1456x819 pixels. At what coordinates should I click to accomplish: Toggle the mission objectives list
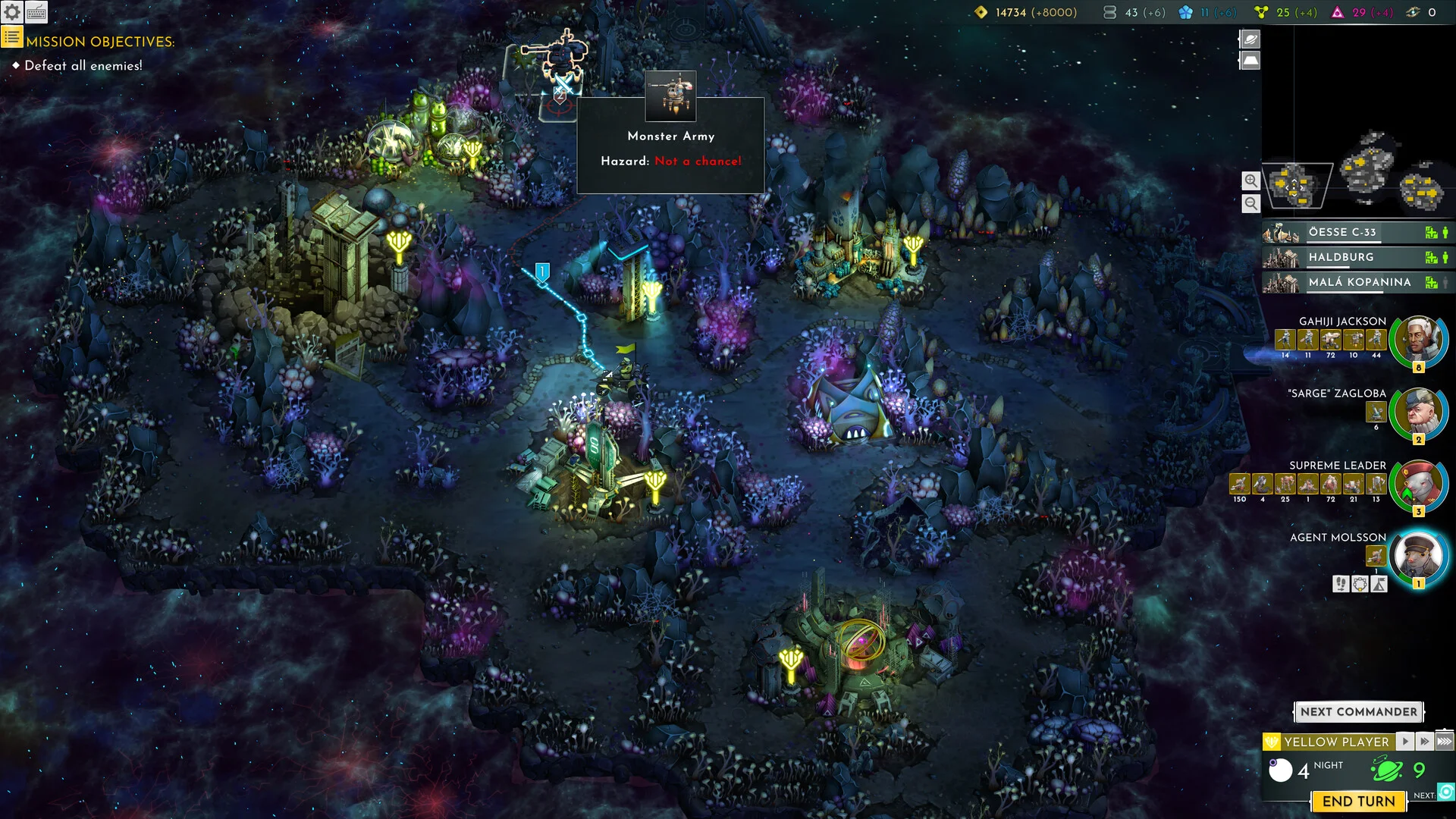[x=11, y=36]
